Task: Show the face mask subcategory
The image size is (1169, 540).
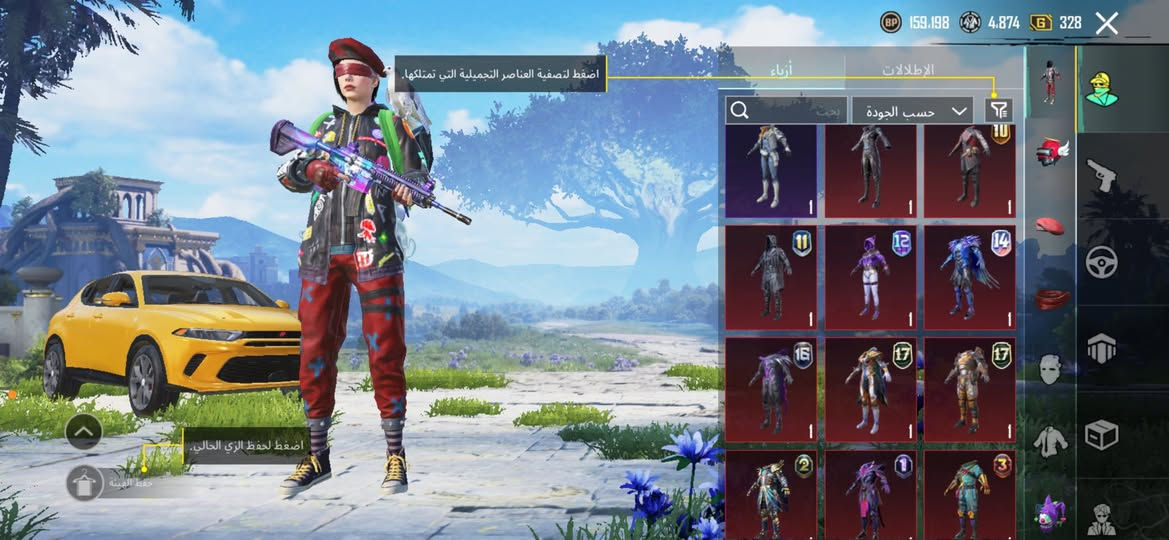Action: [x=1050, y=368]
